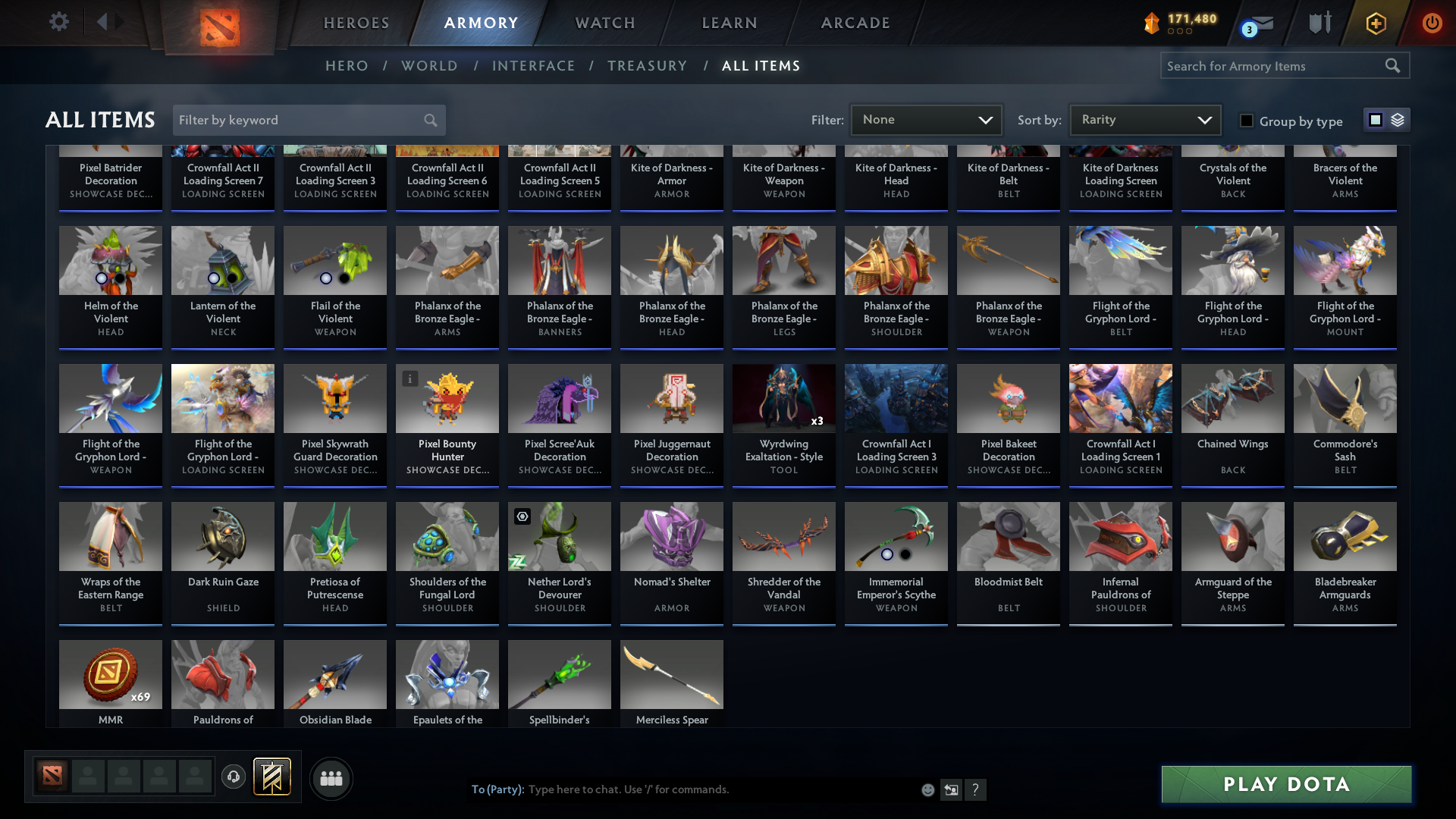Toggle voice chat headset icon in party bar
The height and width of the screenshot is (819, 1456).
pyautogui.click(x=234, y=778)
